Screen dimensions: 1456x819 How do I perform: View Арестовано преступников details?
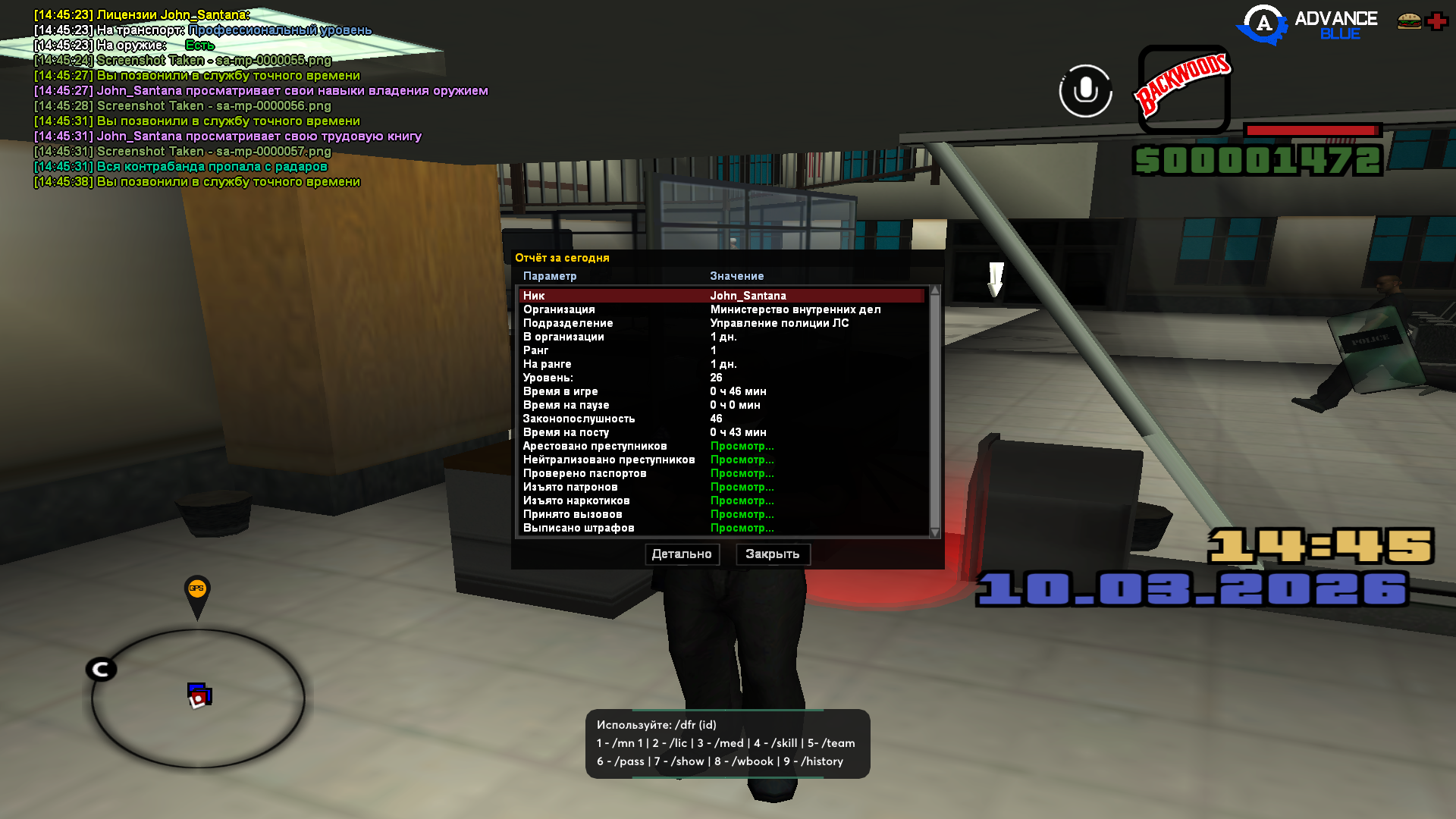point(742,446)
